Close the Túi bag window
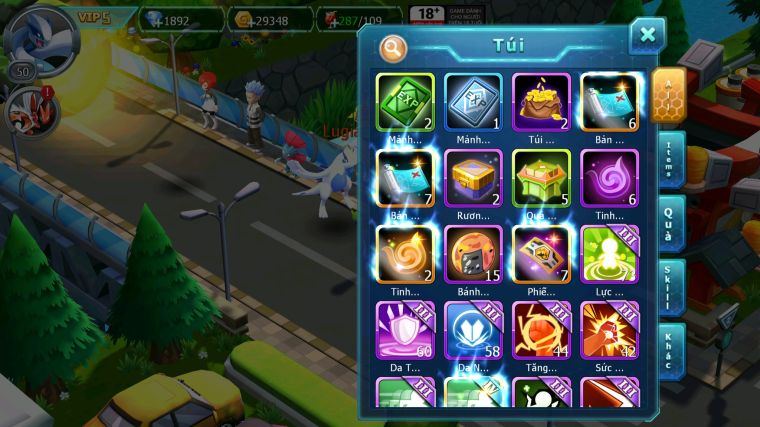Screen dimensions: 760x427 [647, 36]
